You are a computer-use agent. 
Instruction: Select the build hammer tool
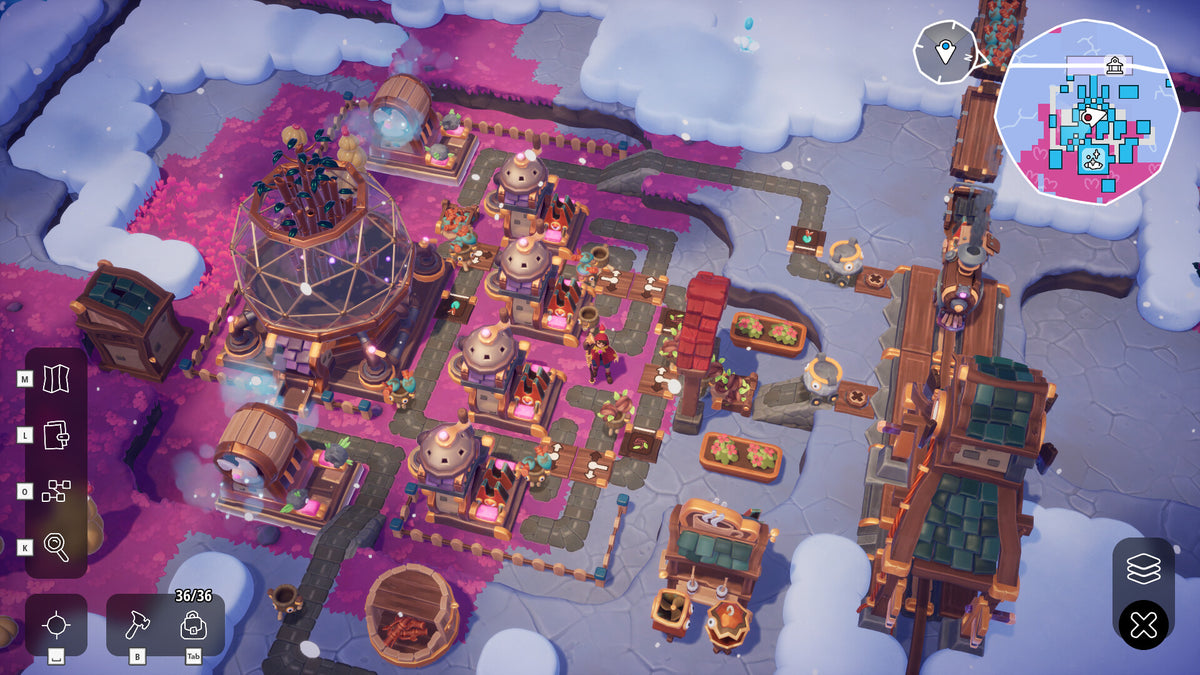[x=136, y=626]
